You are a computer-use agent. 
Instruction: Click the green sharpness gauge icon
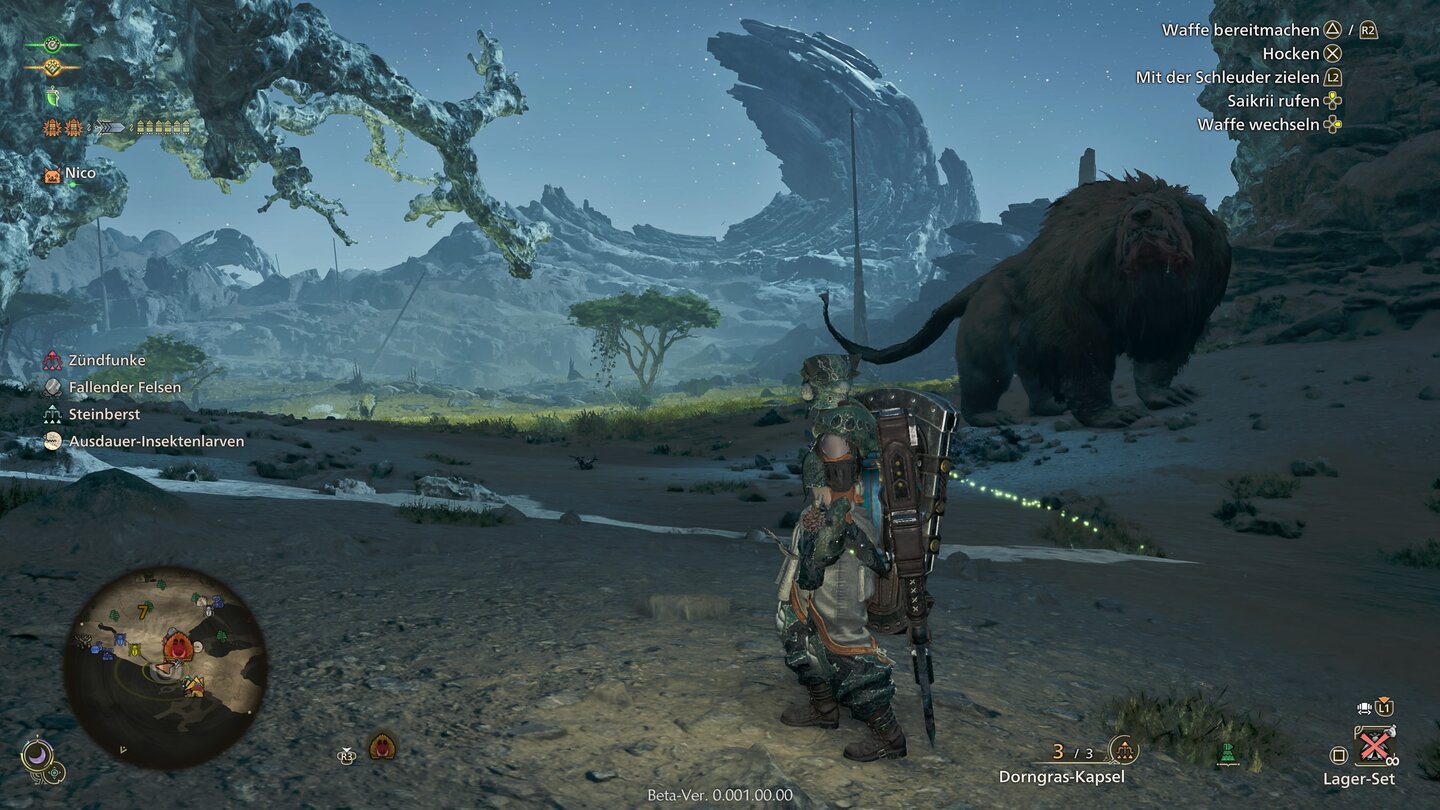click(53, 97)
